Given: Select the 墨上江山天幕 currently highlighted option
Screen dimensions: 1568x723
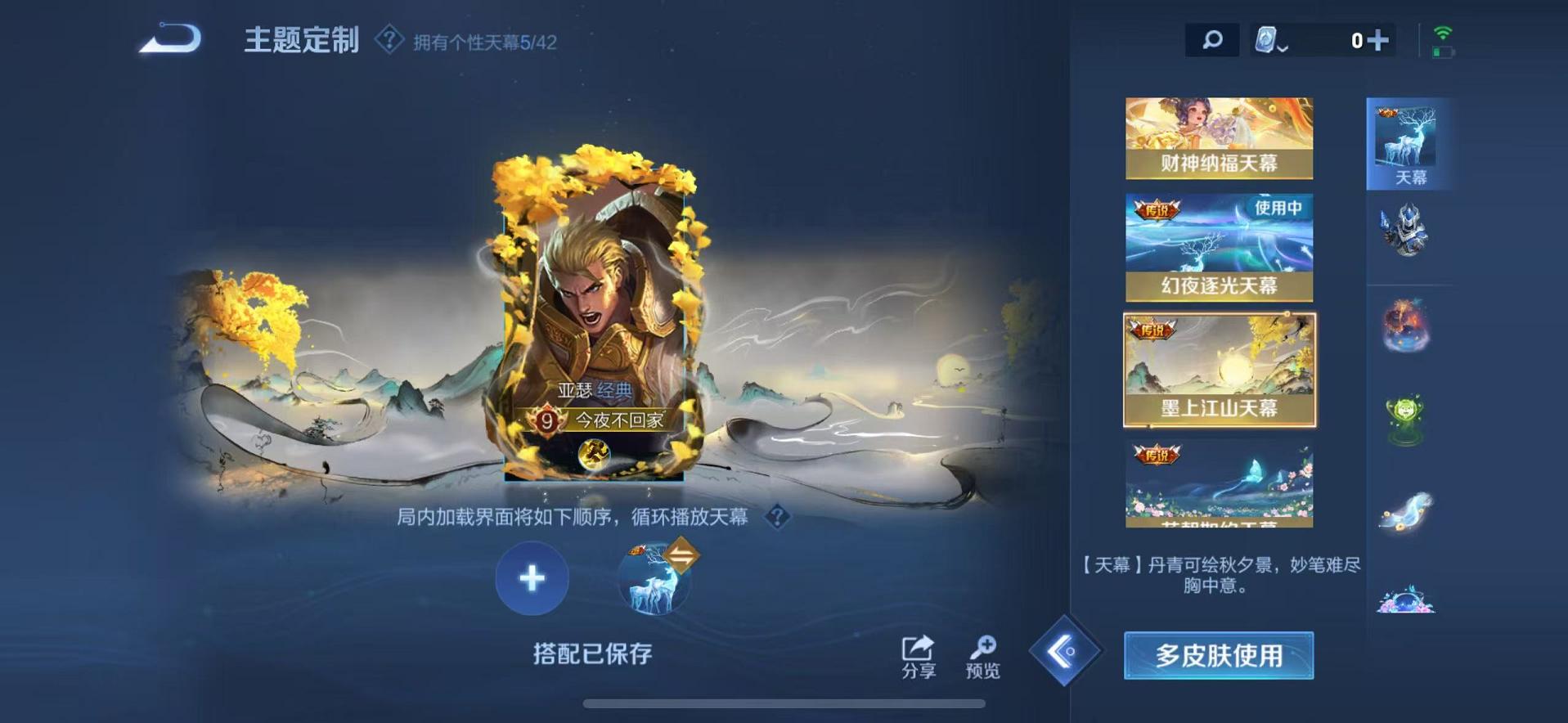Looking at the screenshot, I should 1218,370.
